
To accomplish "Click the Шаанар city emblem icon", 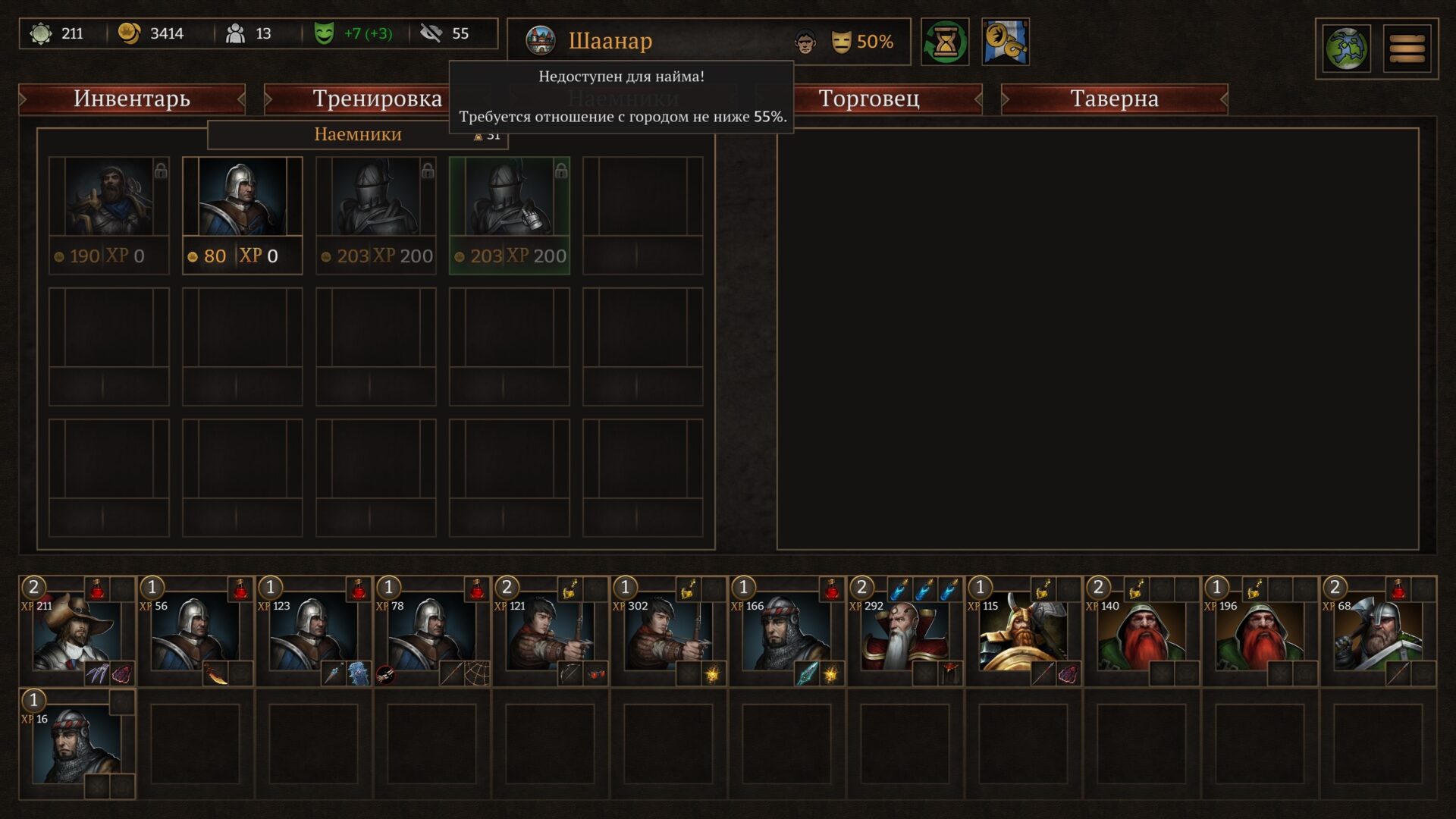I will click(x=541, y=41).
